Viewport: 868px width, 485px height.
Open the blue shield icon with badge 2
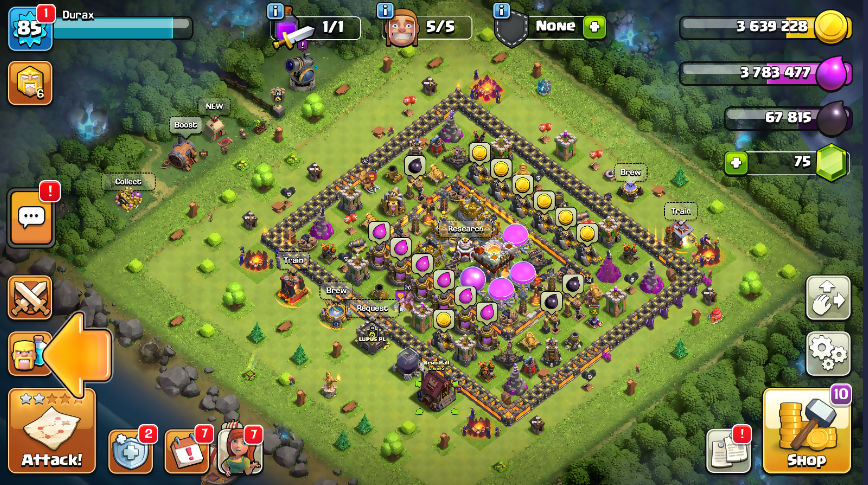coord(131,452)
